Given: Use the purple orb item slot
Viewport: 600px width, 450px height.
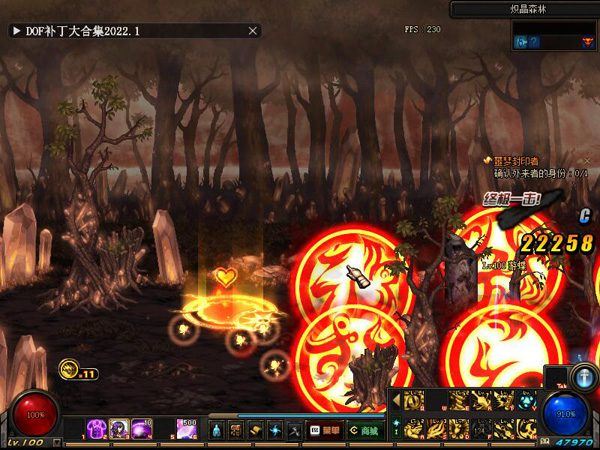Looking at the screenshot, I should (138, 428).
